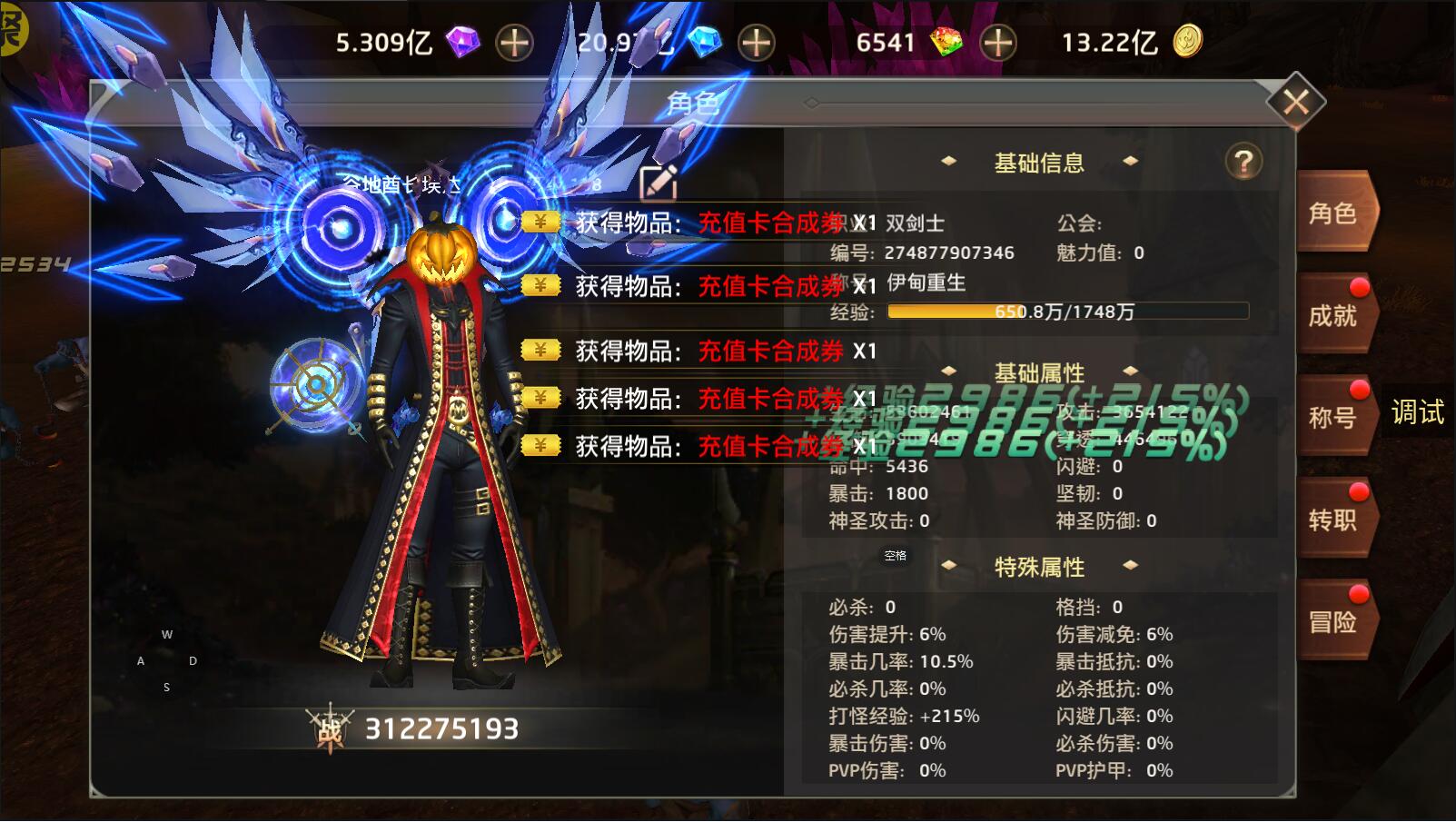Click the W movement key control
This screenshot has height=822, width=1456.
click(166, 635)
